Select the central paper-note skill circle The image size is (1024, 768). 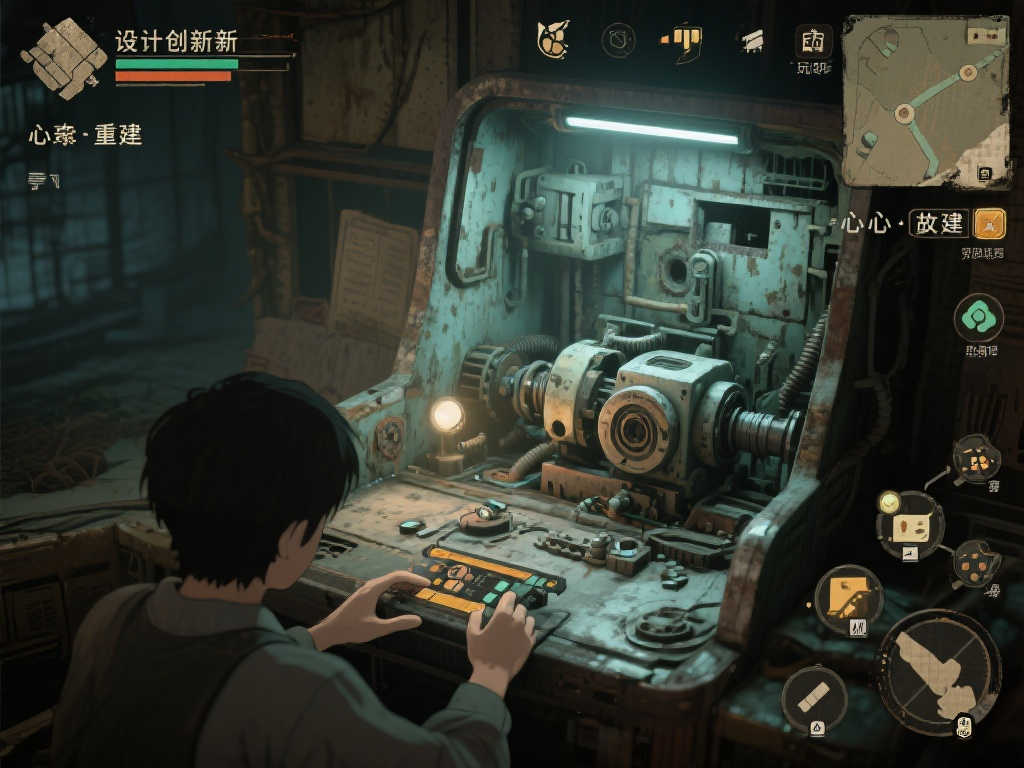click(910, 526)
